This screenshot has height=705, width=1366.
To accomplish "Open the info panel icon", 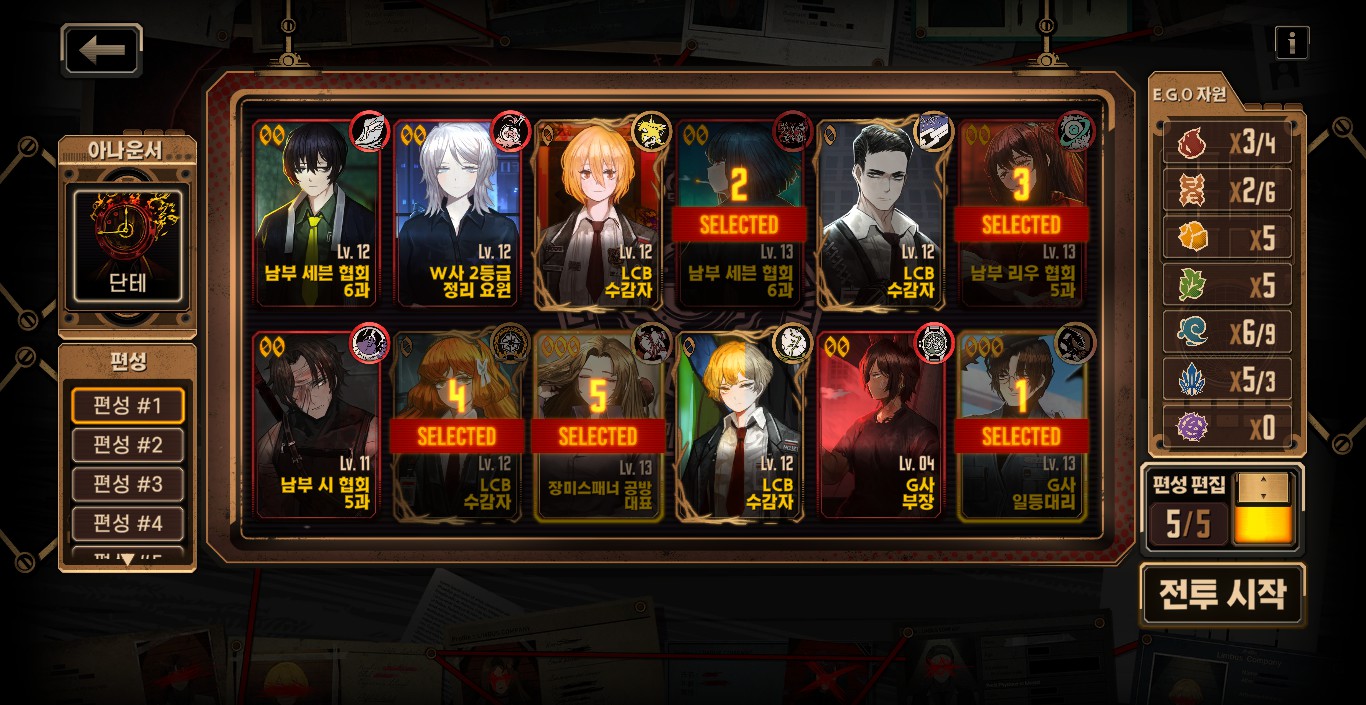I will click(x=1292, y=42).
